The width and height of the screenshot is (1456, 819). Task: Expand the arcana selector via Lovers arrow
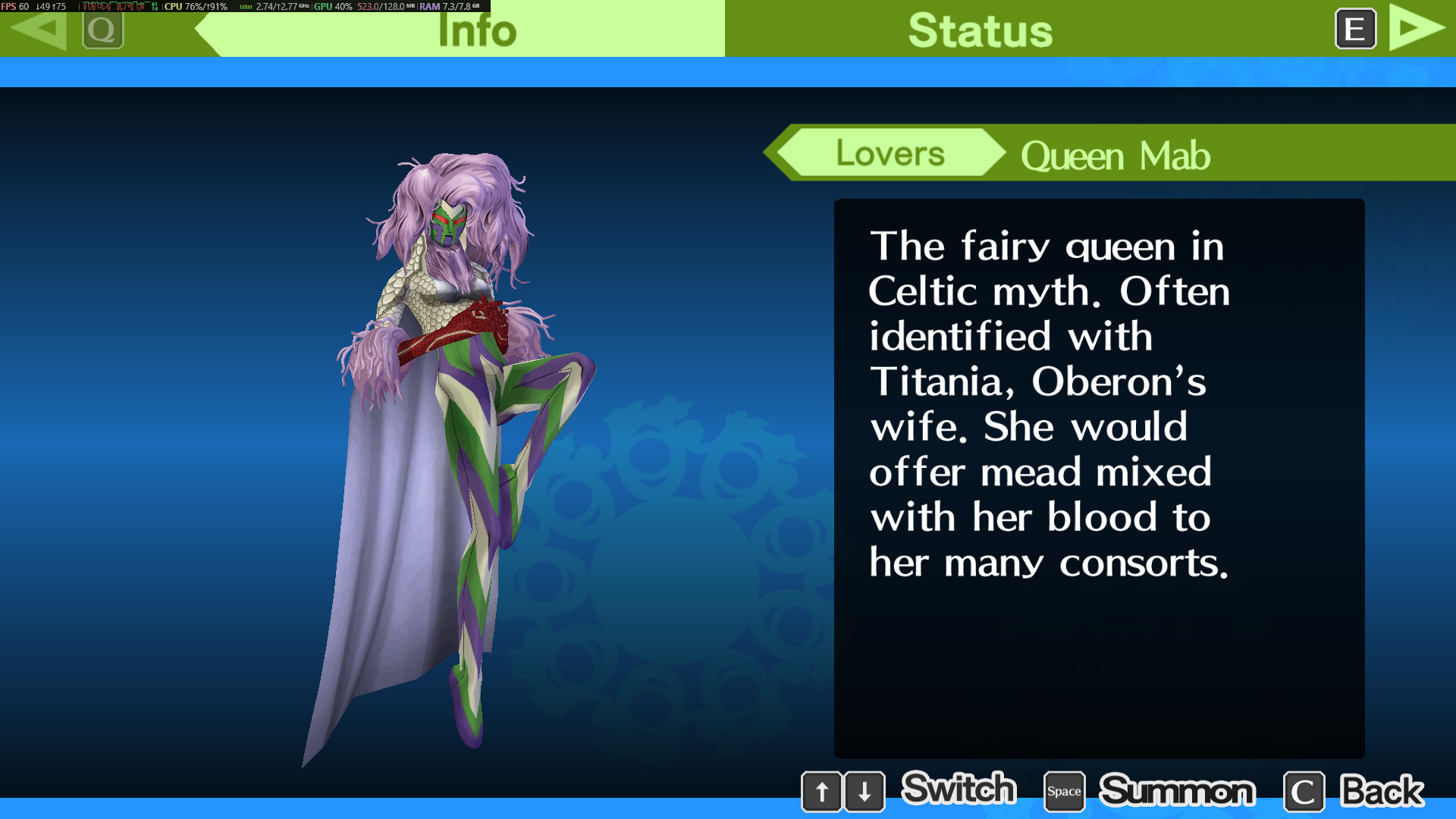(x=786, y=153)
